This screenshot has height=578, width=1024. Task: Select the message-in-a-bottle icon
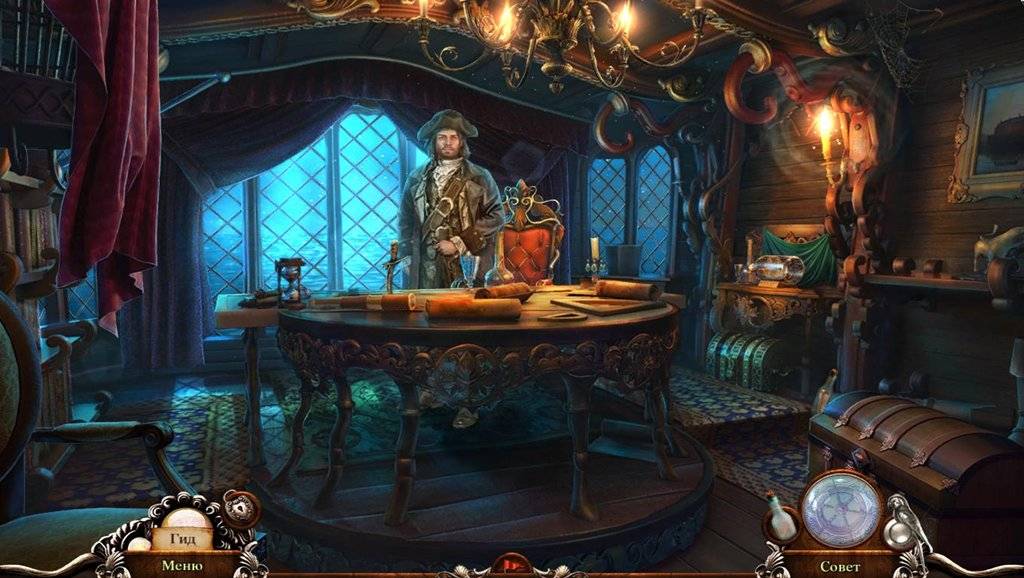pos(781,518)
